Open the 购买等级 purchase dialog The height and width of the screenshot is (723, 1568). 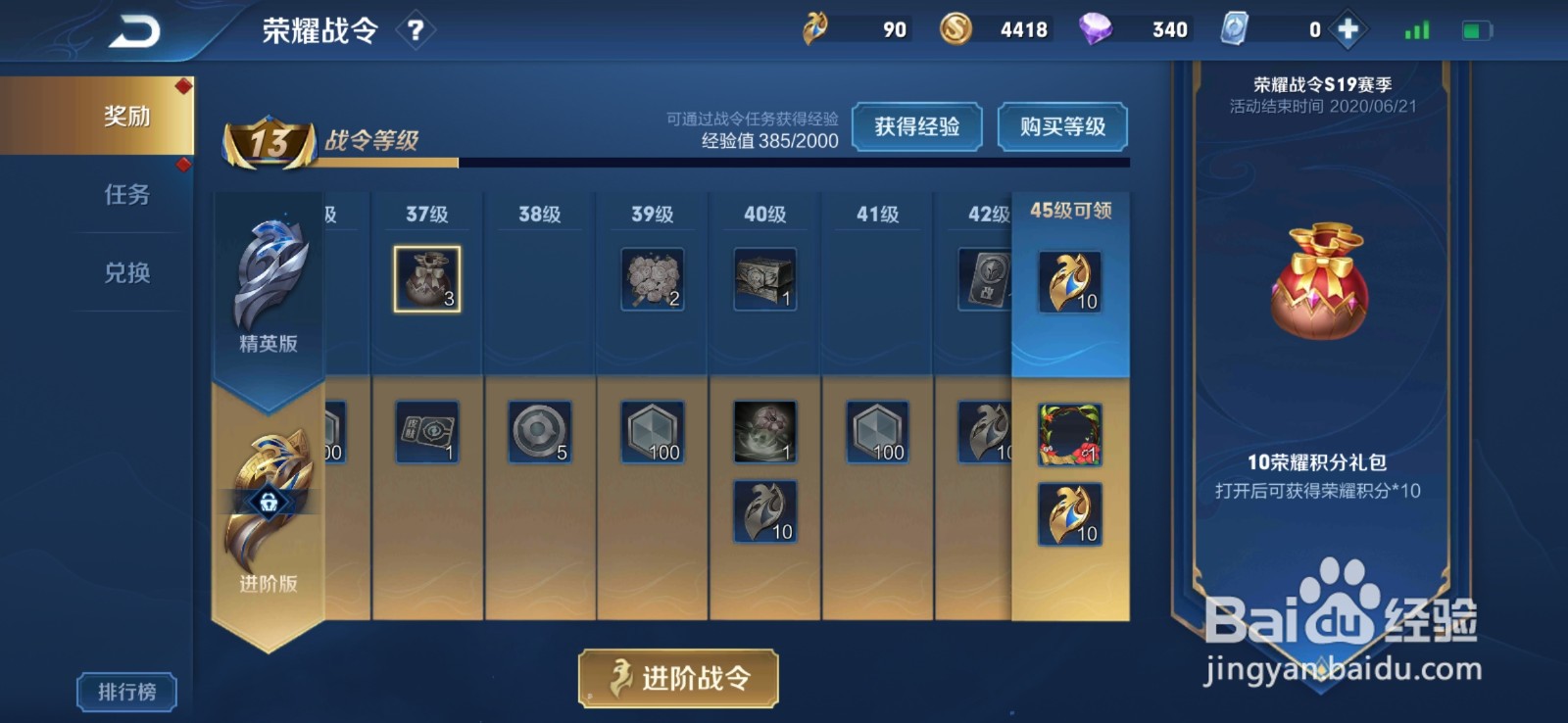pos(1062,127)
